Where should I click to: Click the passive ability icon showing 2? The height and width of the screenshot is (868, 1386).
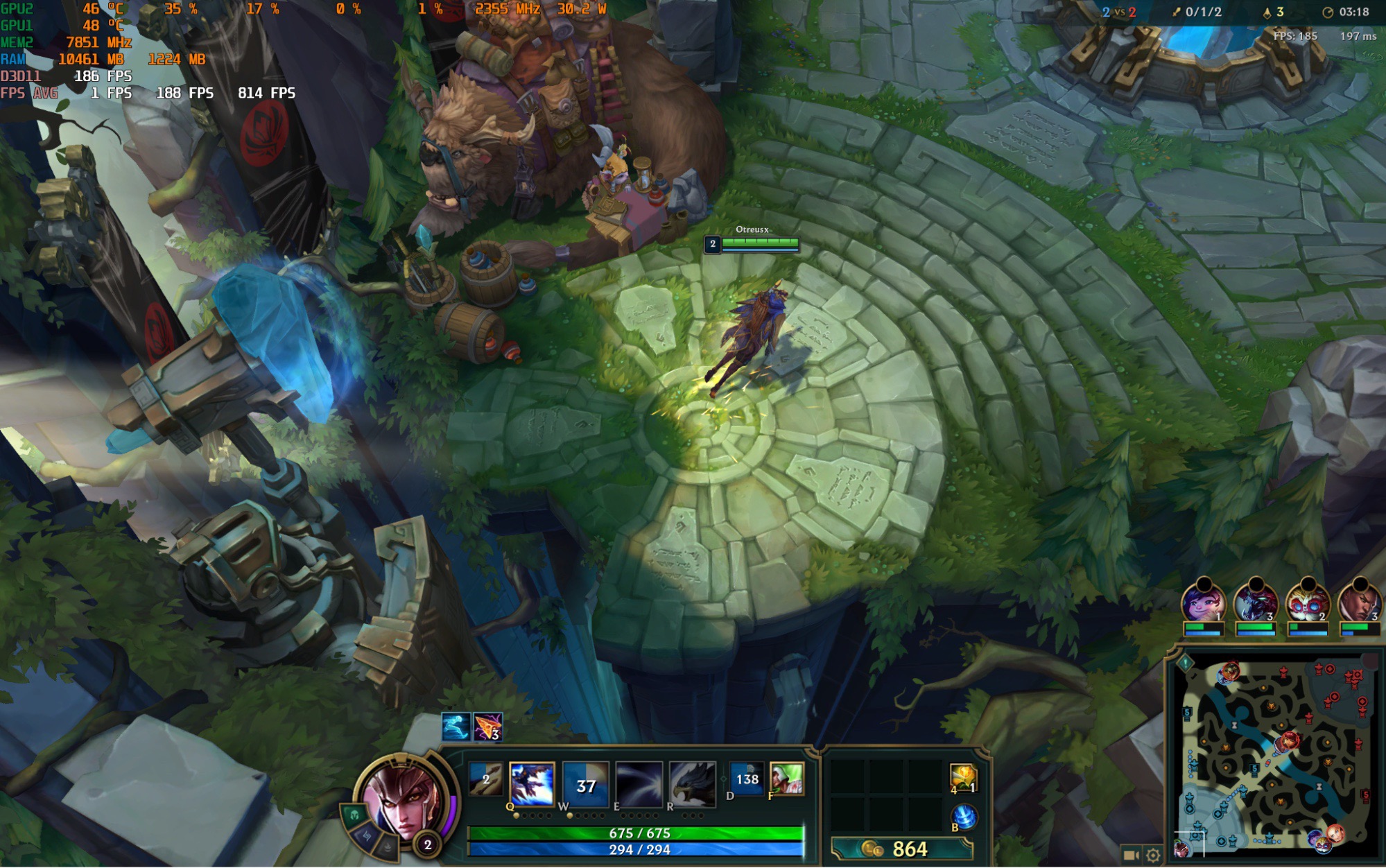[485, 779]
